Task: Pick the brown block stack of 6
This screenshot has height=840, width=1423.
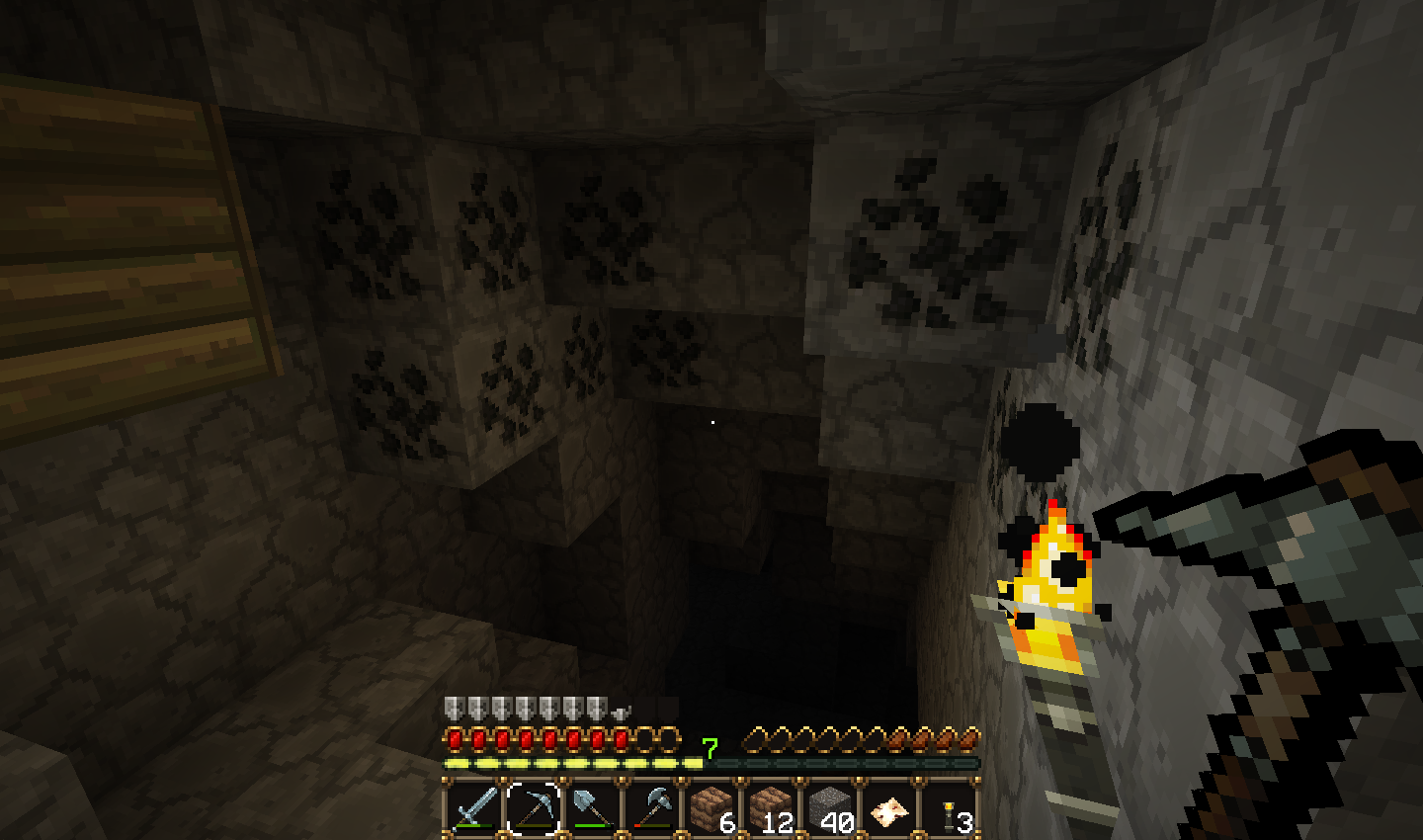Action: [711, 808]
